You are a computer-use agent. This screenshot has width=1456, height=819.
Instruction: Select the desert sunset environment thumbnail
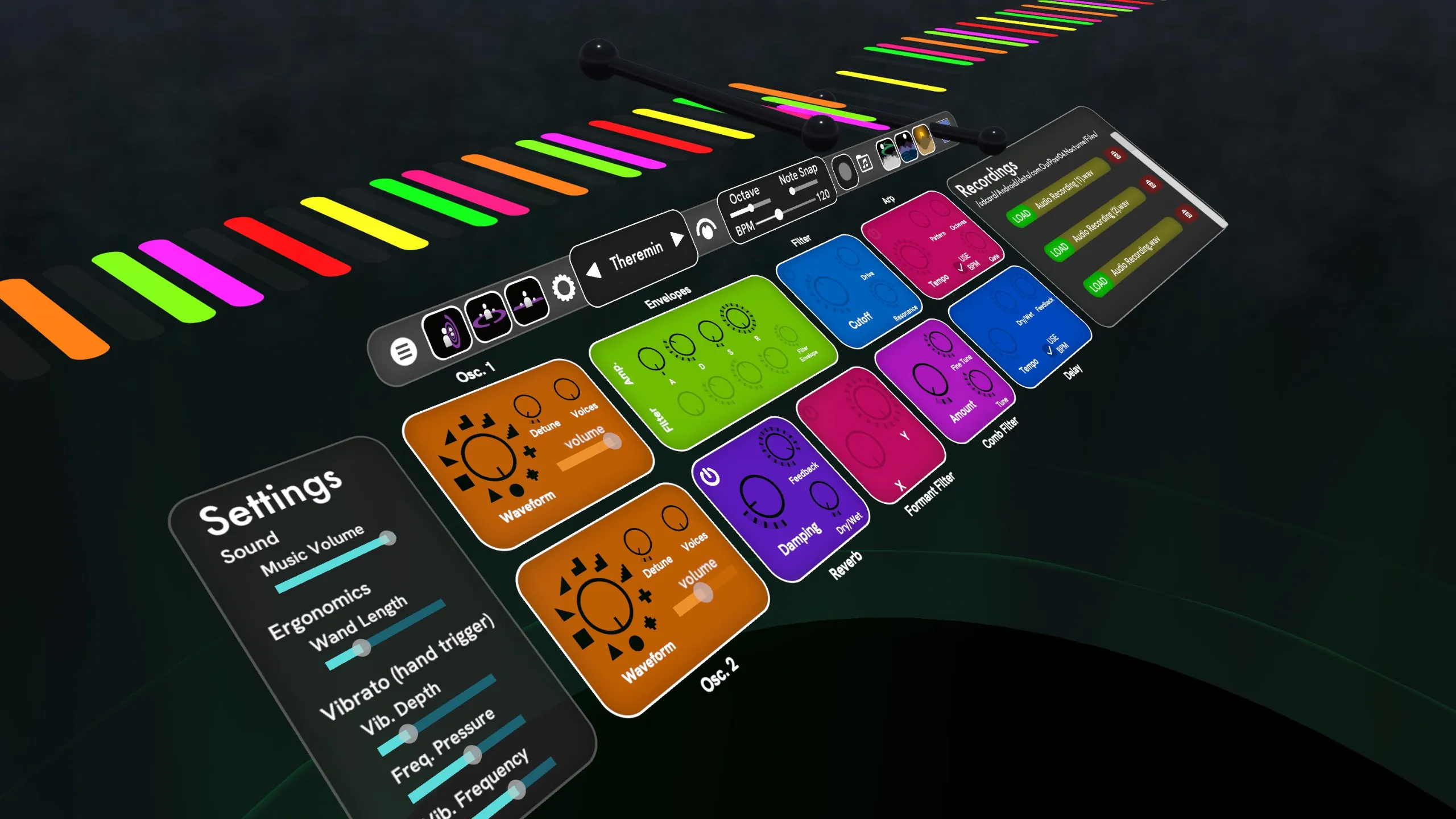(924, 139)
